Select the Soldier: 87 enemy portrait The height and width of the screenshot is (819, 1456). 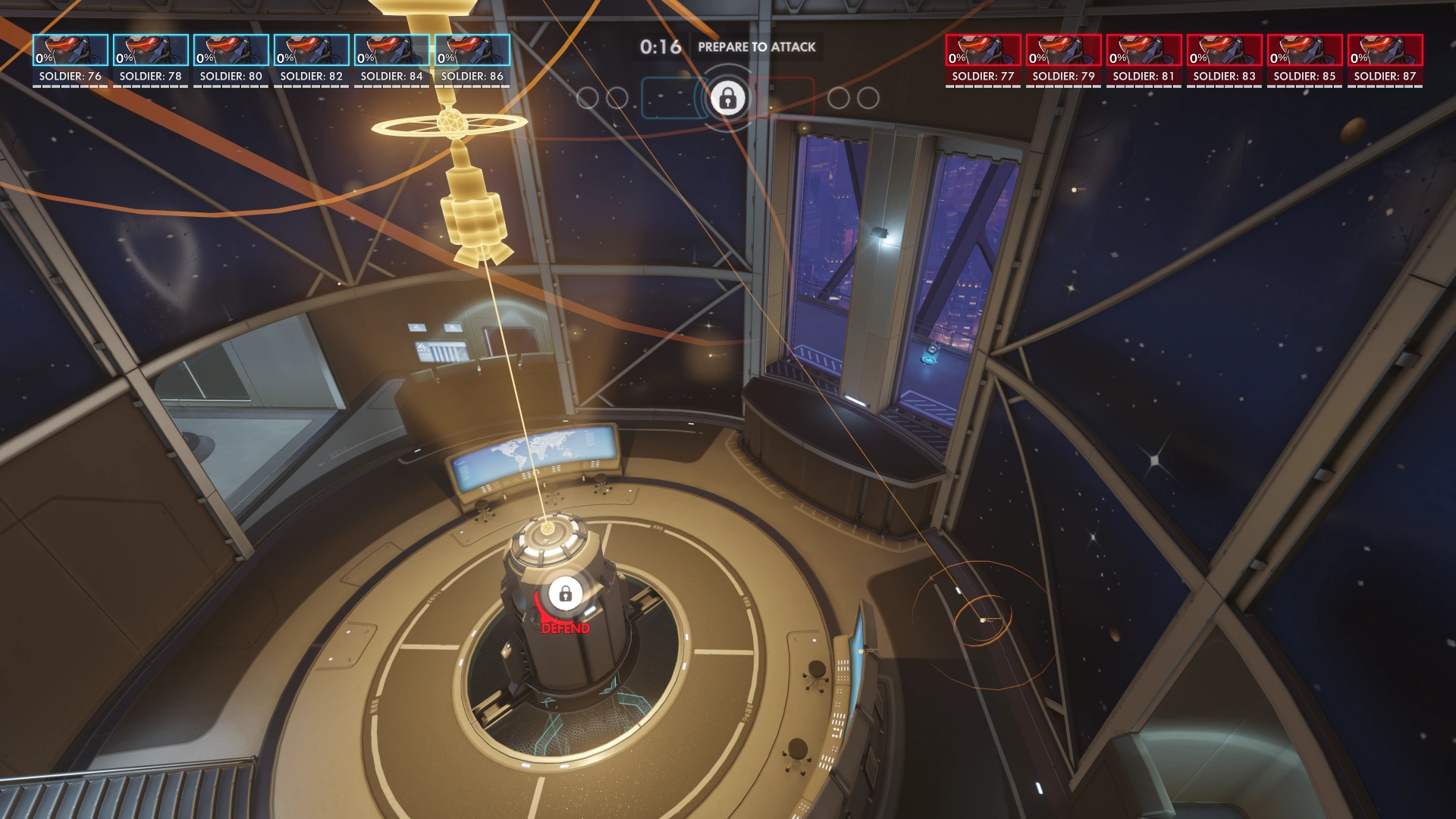pyautogui.click(x=1387, y=49)
